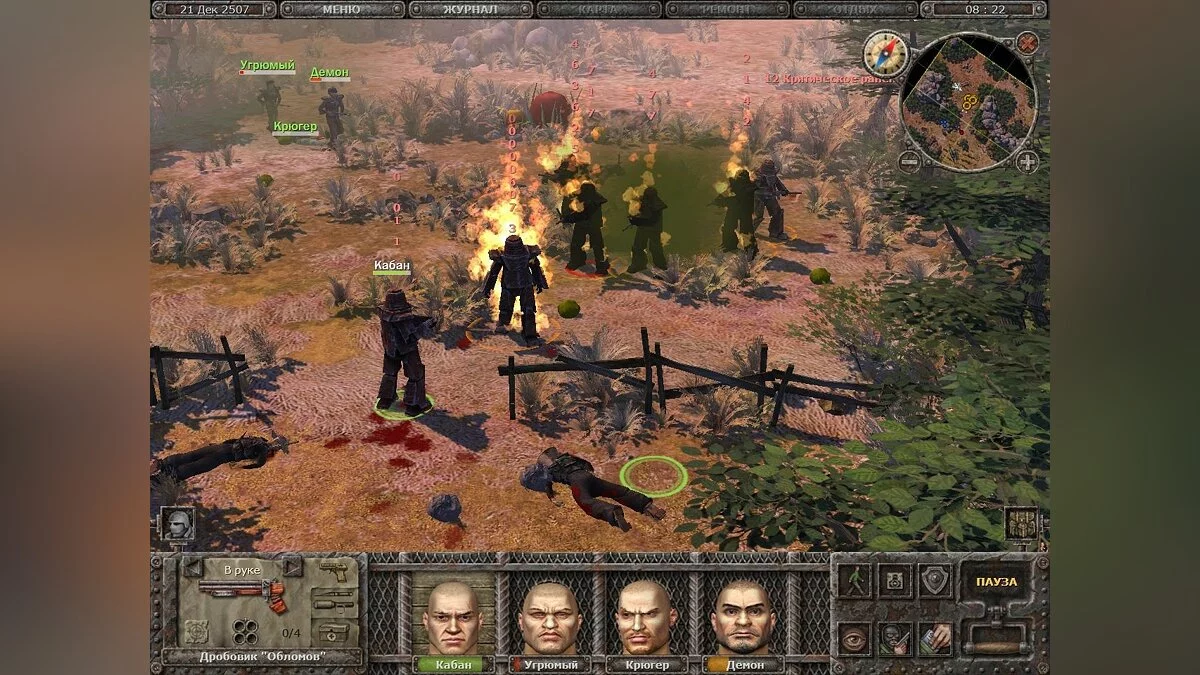Select Крюгер's portrait
This screenshot has width=1200, height=675.
[645, 616]
